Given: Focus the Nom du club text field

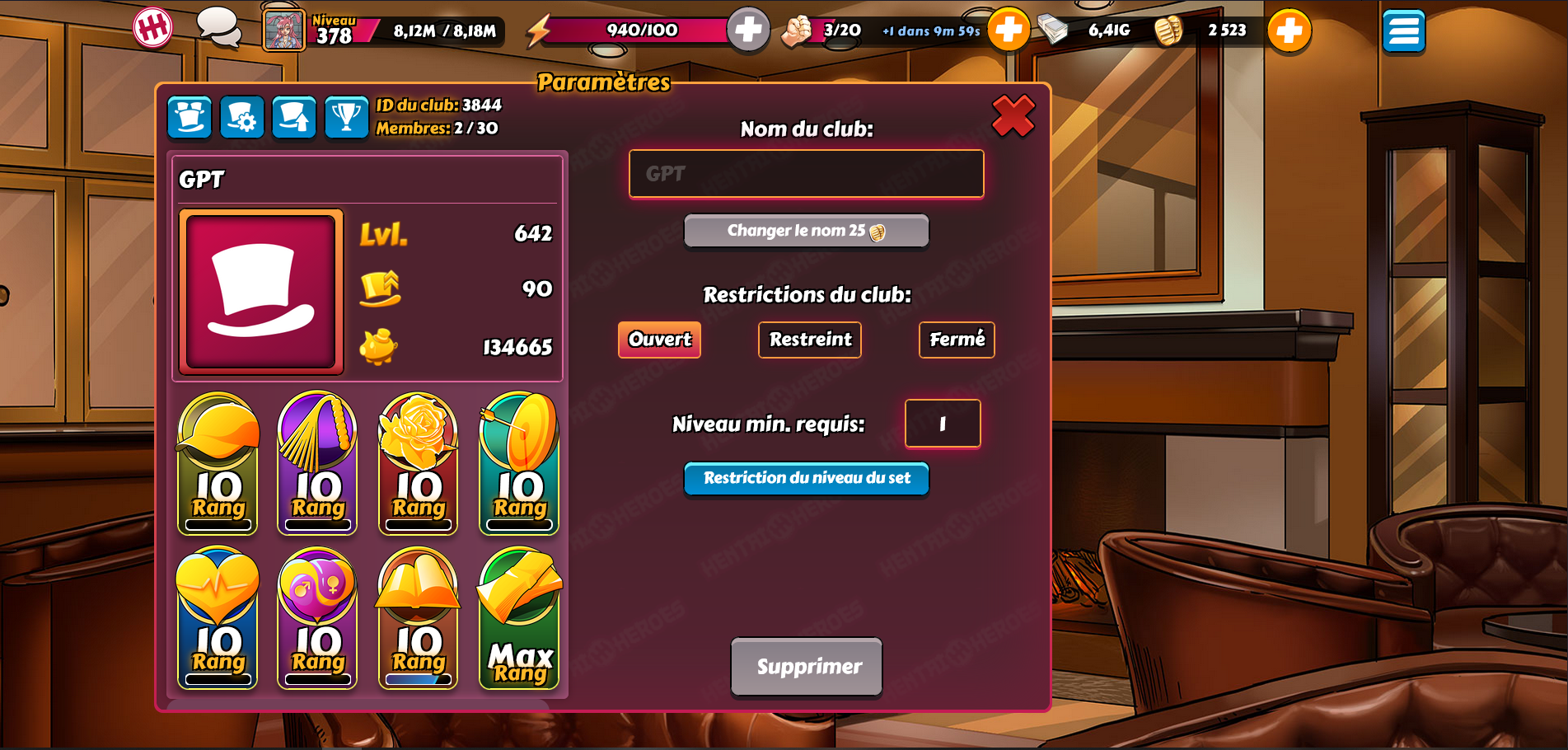Looking at the screenshot, I should 806,174.
